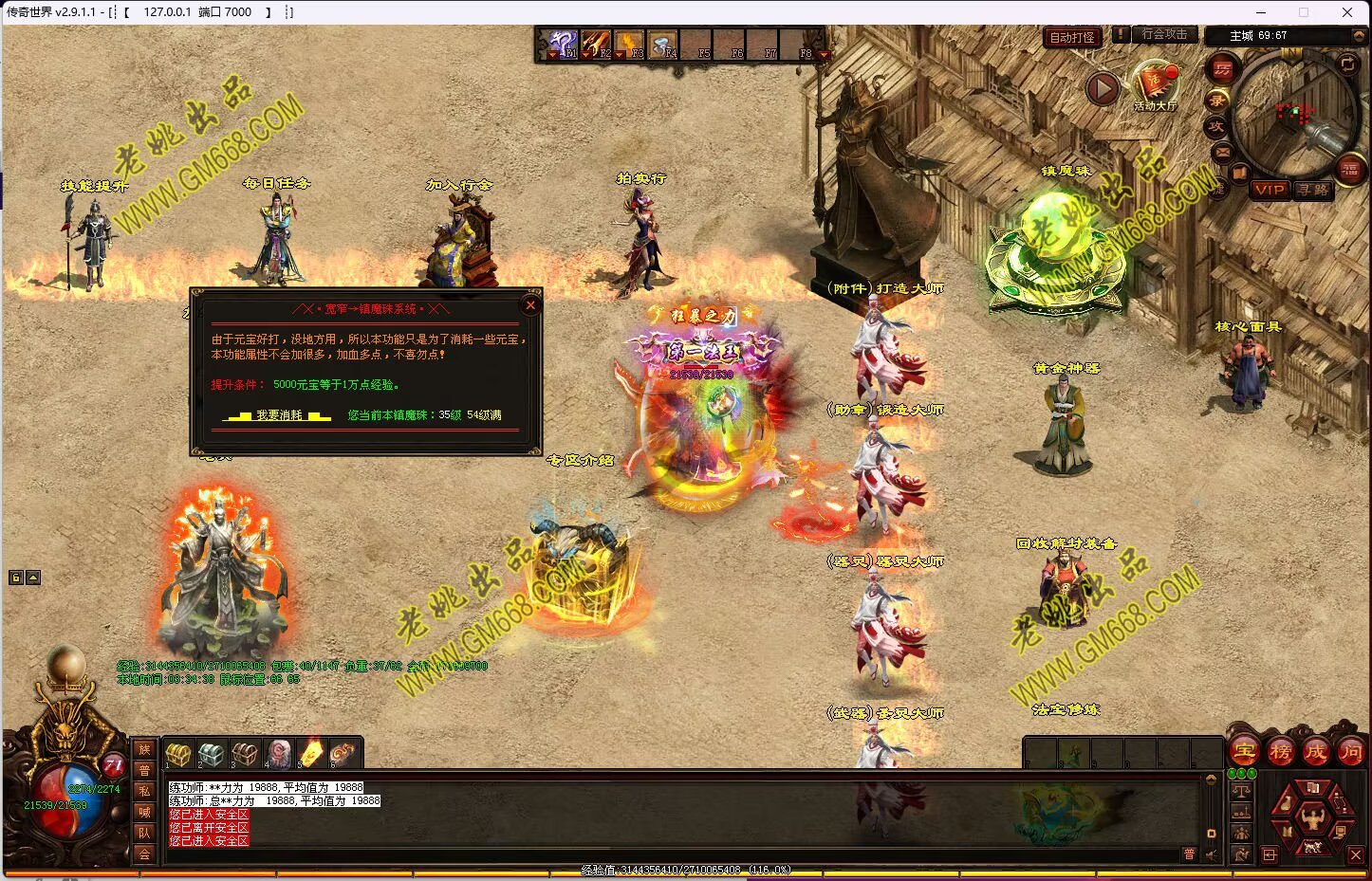
Task: Toggle the 自动打怪 auto-fight button
Action: coord(1072,37)
